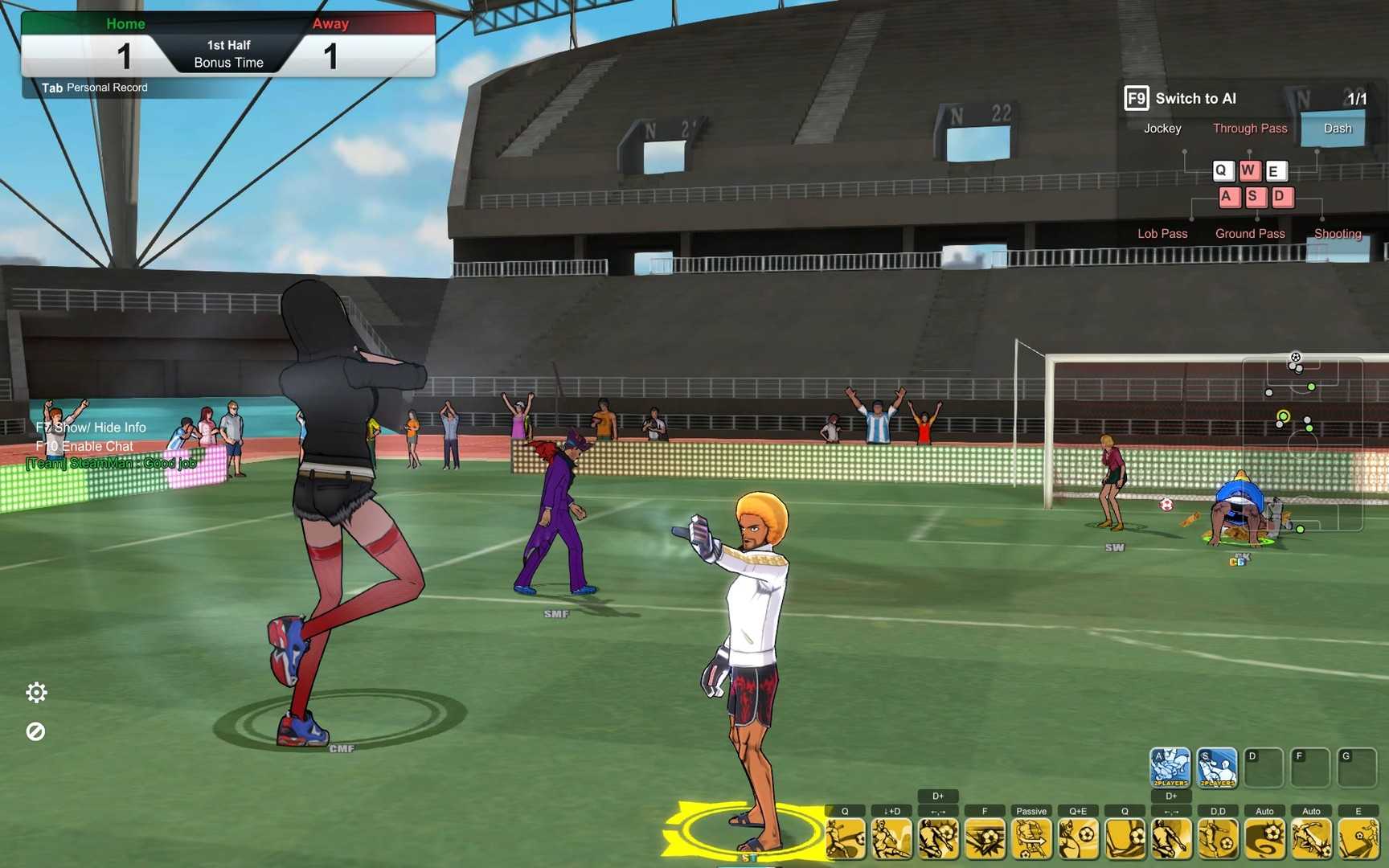Click the down-arrow plus D skill icon

pyautogui.click(x=891, y=839)
